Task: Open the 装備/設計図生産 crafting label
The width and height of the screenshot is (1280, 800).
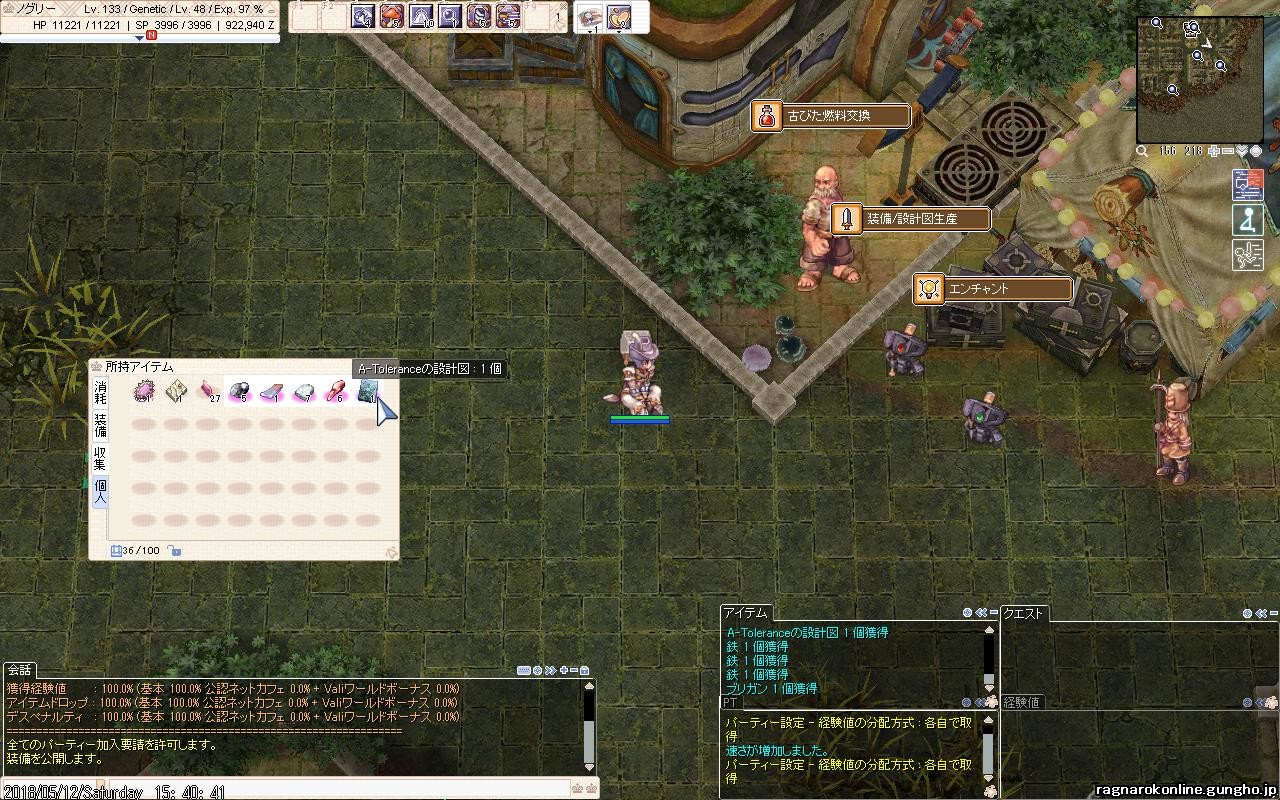Action: pyautogui.click(x=911, y=219)
